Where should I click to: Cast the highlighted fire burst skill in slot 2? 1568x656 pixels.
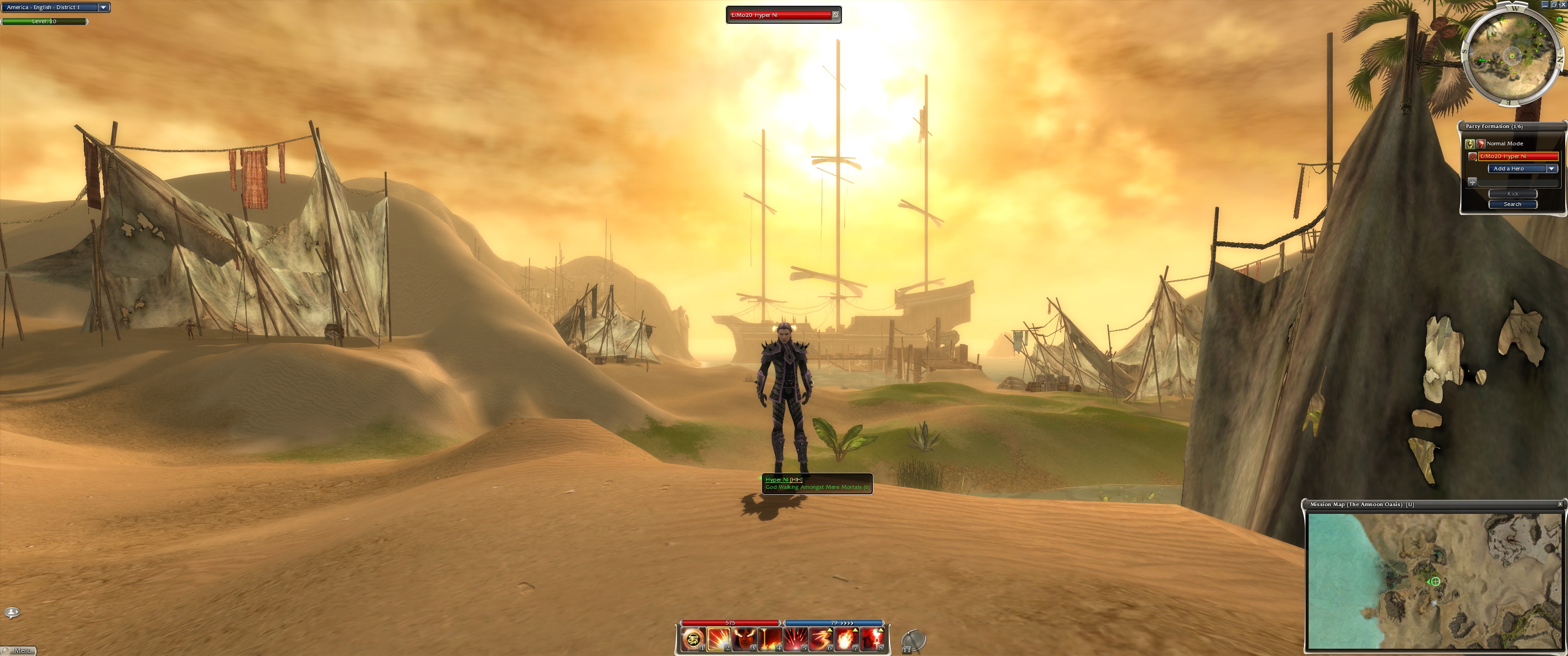tap(718, 640)
